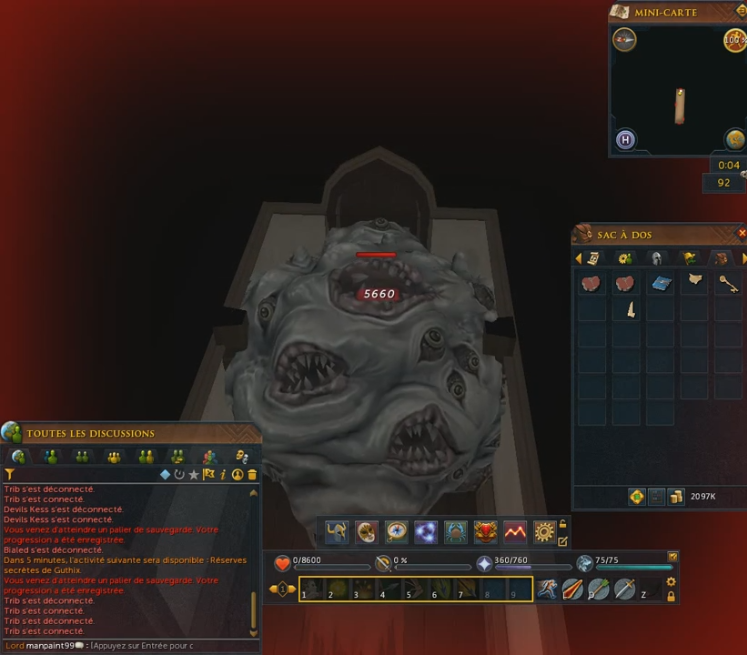
Task: Open the gear settings ribbon icon
Action: coord(543,532)
